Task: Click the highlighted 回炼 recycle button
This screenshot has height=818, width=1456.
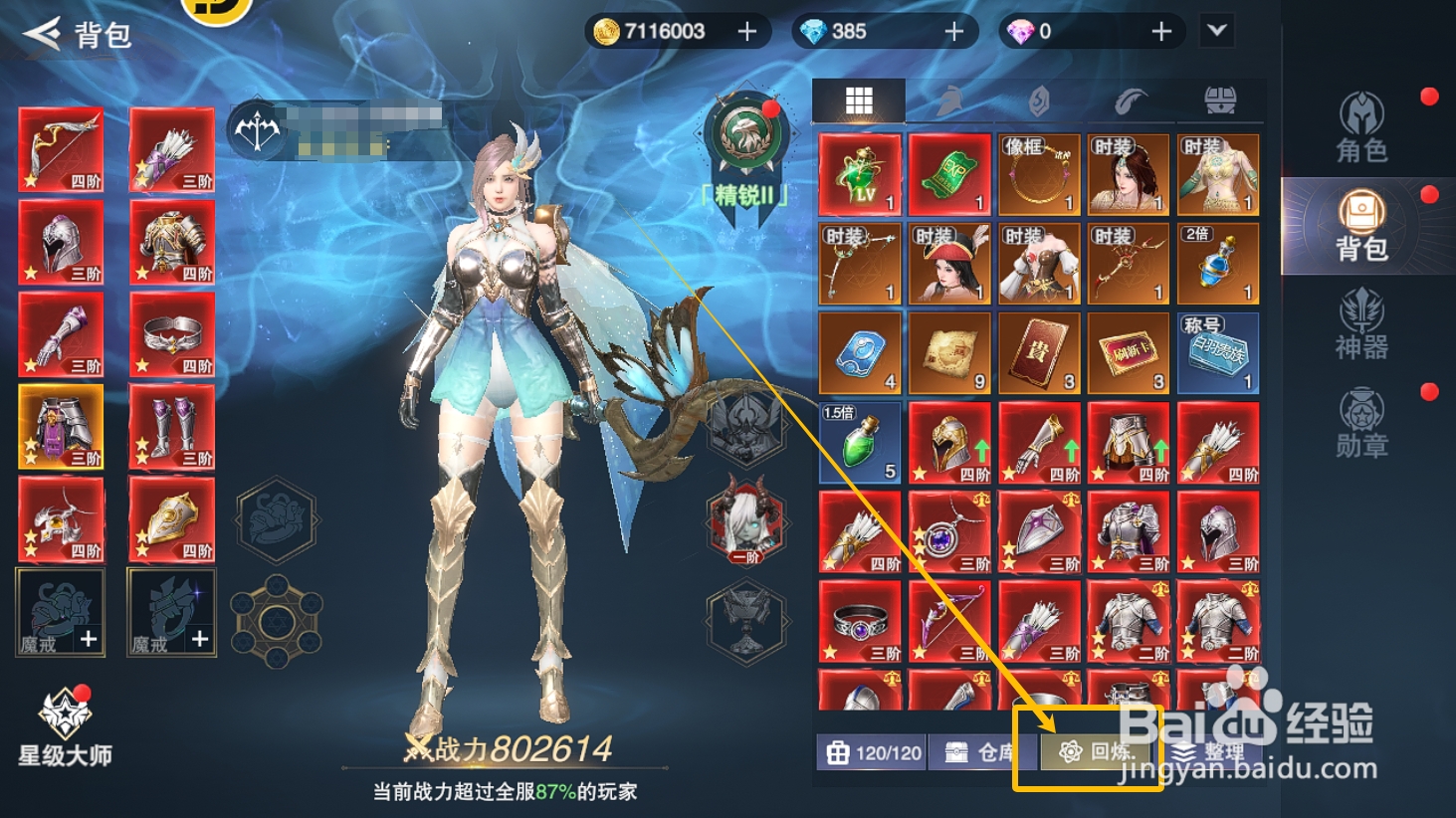Action: click(x=1097, y=752)
